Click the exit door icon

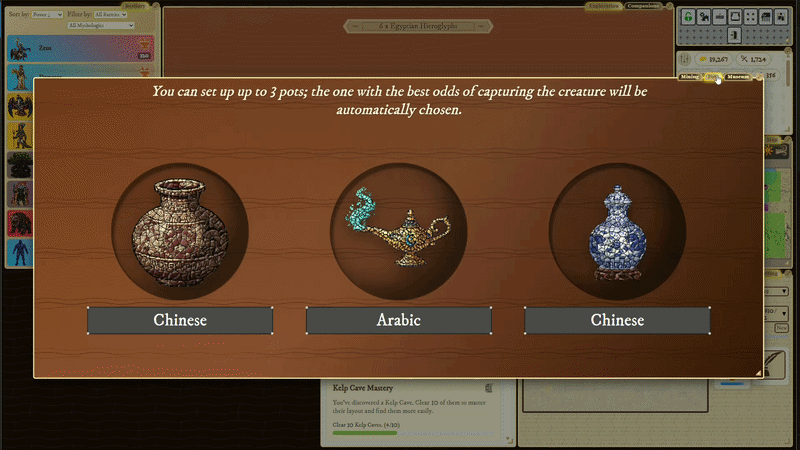click(x=732, y=35)
